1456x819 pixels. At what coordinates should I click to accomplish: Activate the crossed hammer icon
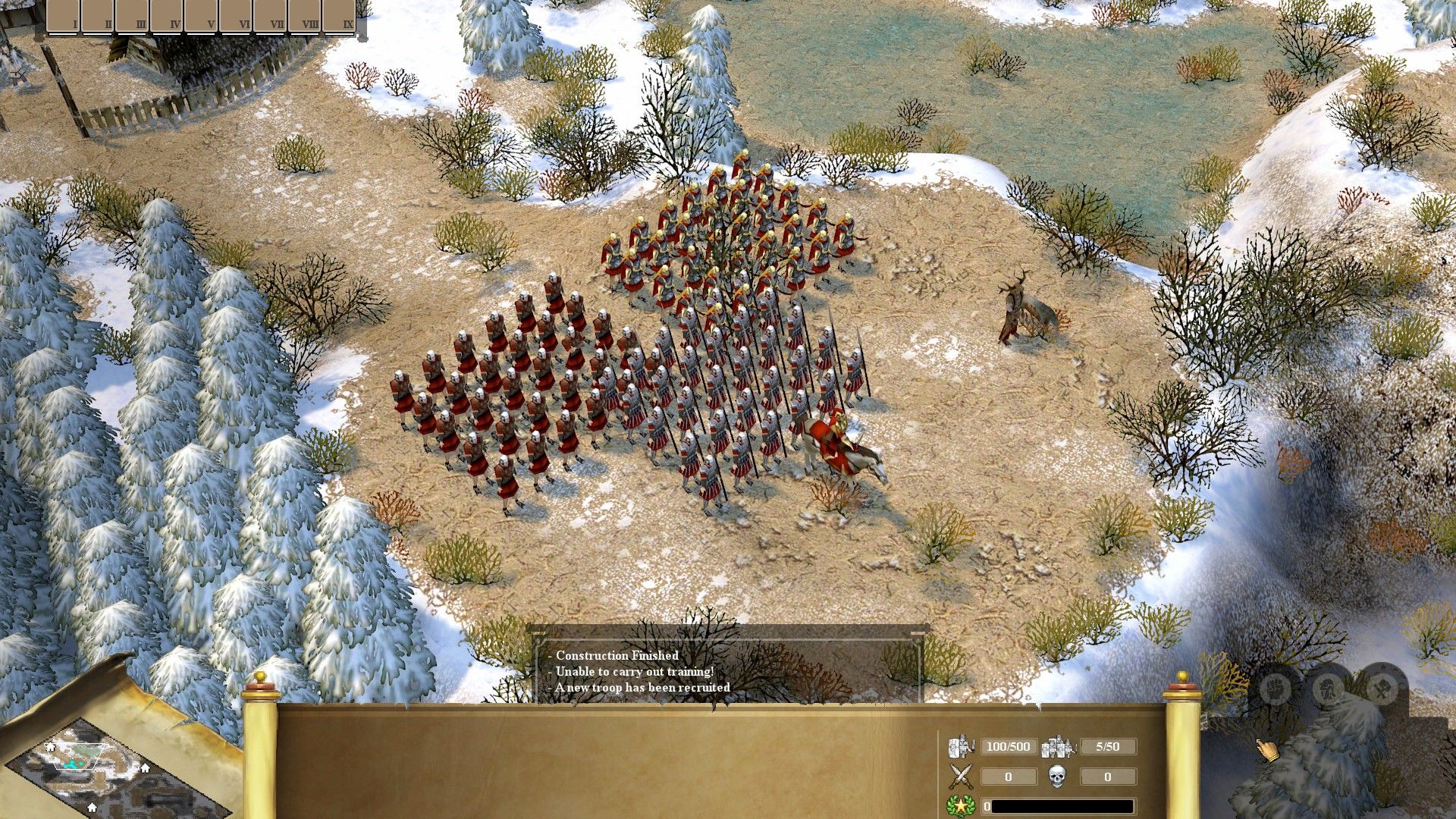point(1382,689)
